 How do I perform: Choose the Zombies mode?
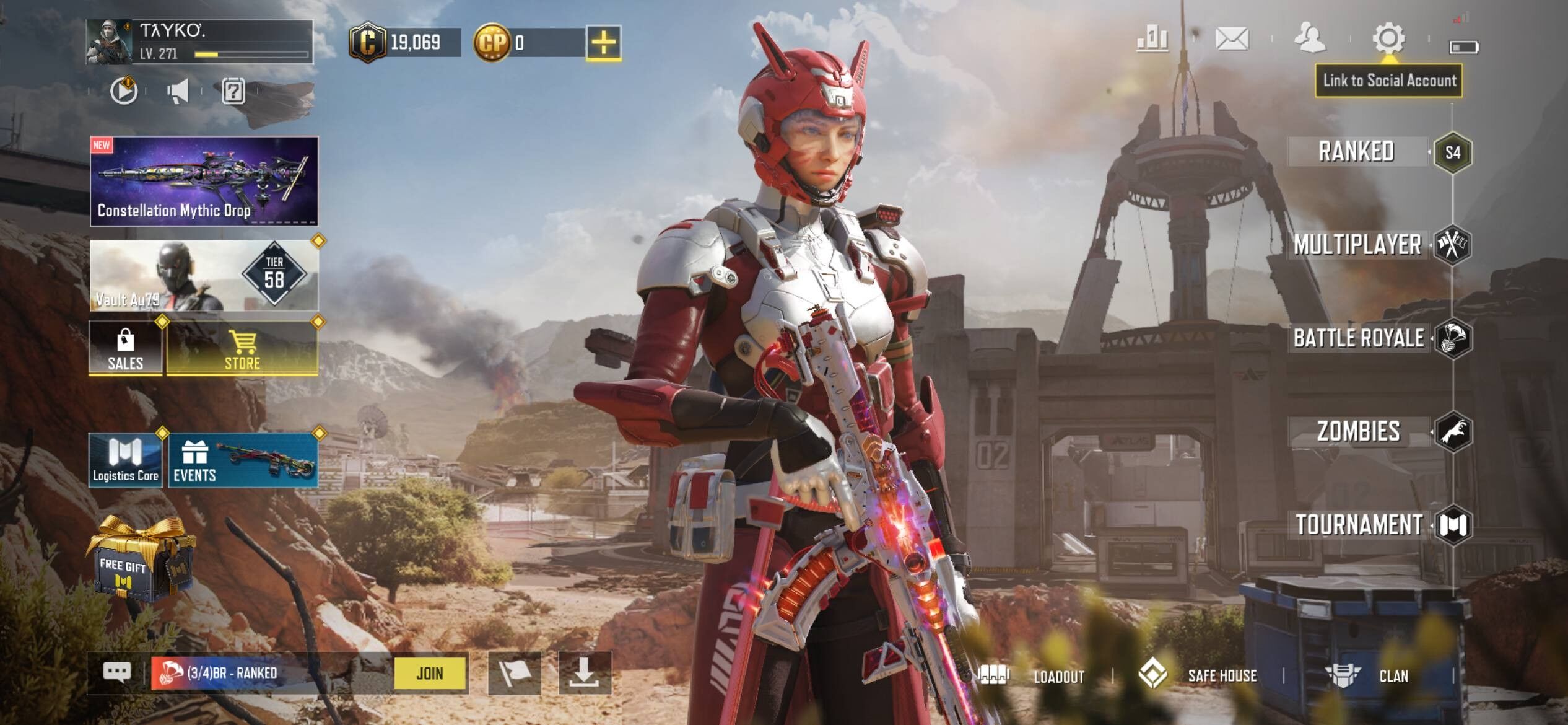[1359, 431]
